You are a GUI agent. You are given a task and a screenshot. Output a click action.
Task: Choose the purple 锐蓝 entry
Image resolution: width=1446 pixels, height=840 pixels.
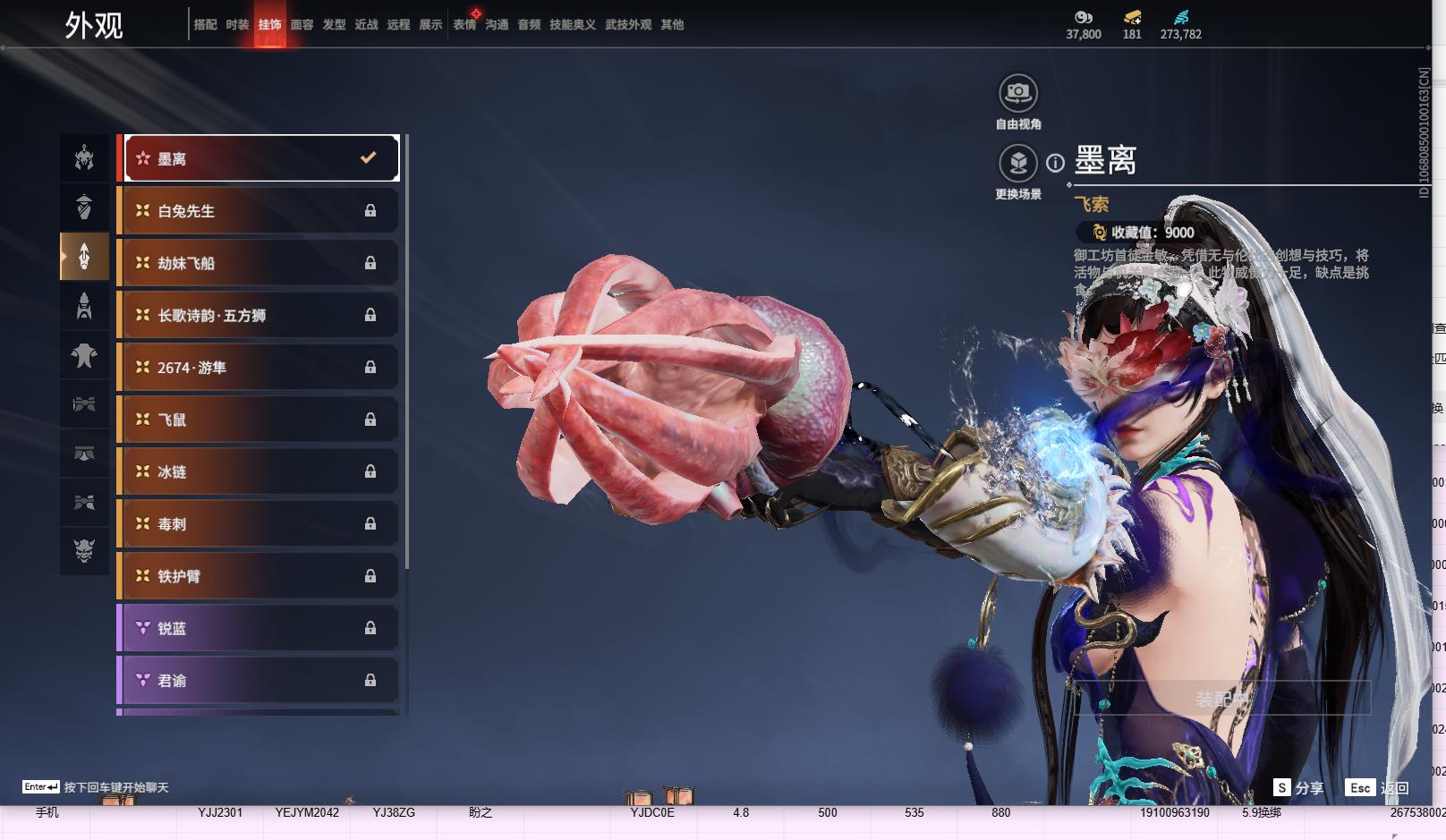click(x=260, y=628)
